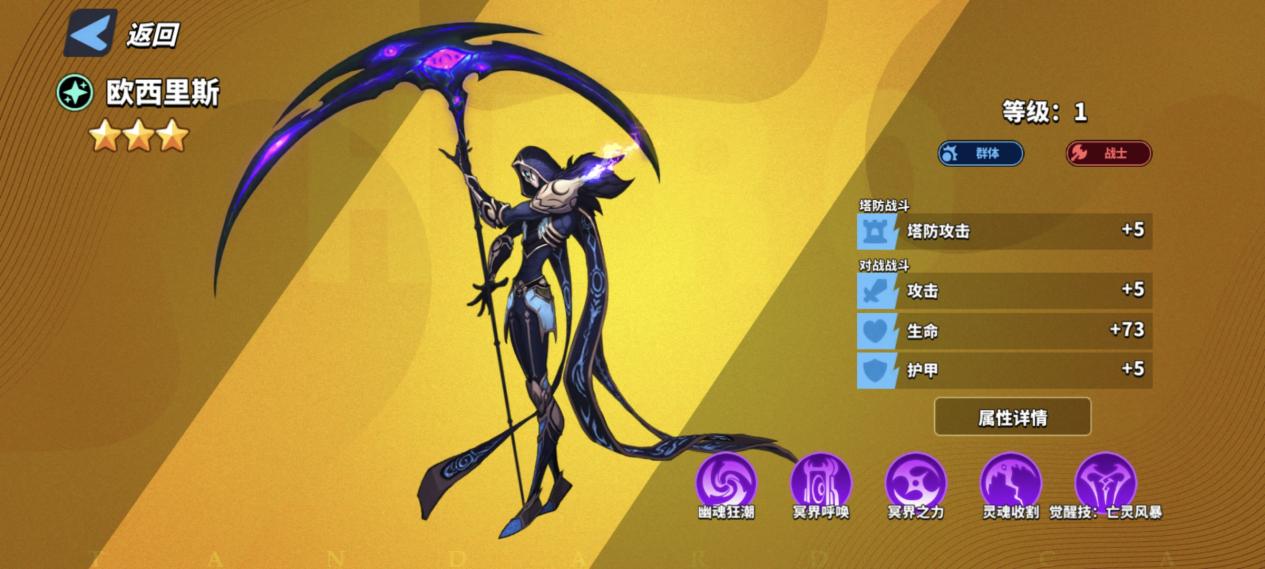The image size is (1265, 569).
Task: Click the red 战士 class tag
Action: 1108,153
